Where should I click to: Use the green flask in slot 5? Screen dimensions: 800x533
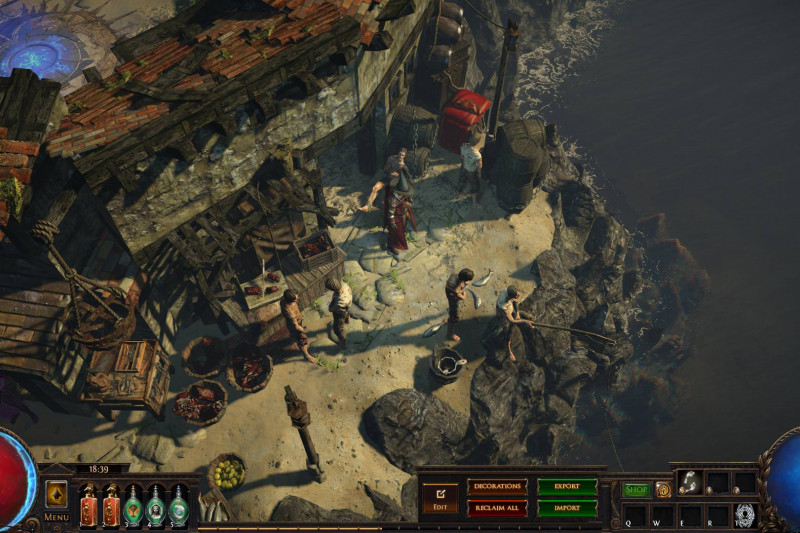coord(178,504)
